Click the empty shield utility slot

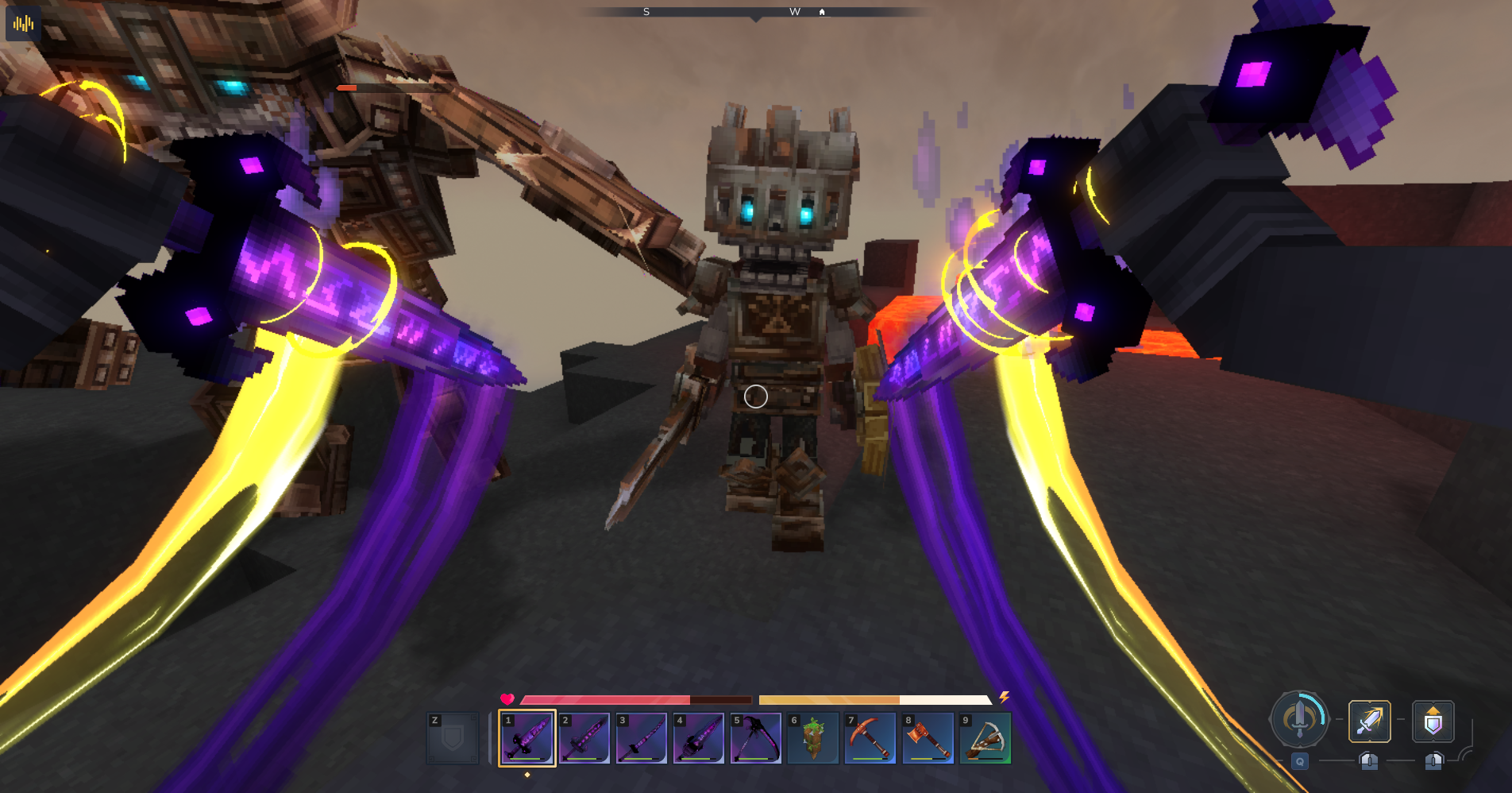pyautogui.click(x=453, y=738)
